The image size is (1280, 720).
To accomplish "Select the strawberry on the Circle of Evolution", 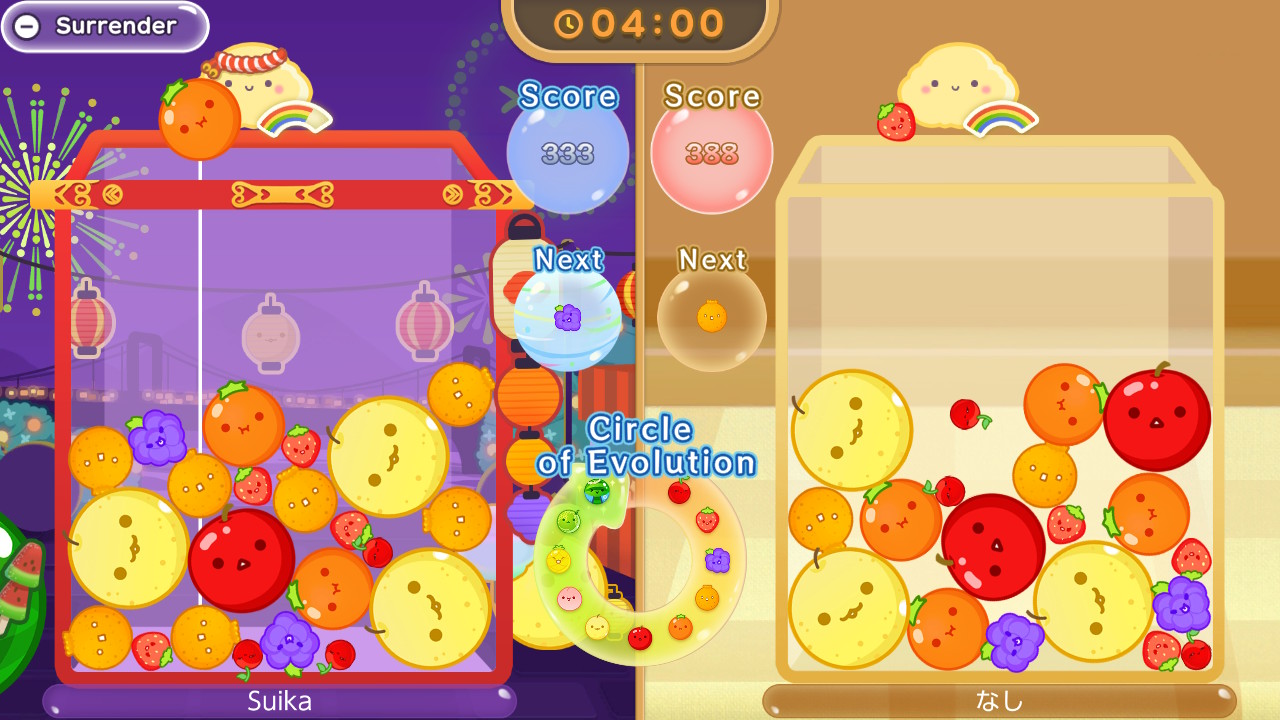I will (705, 520).
